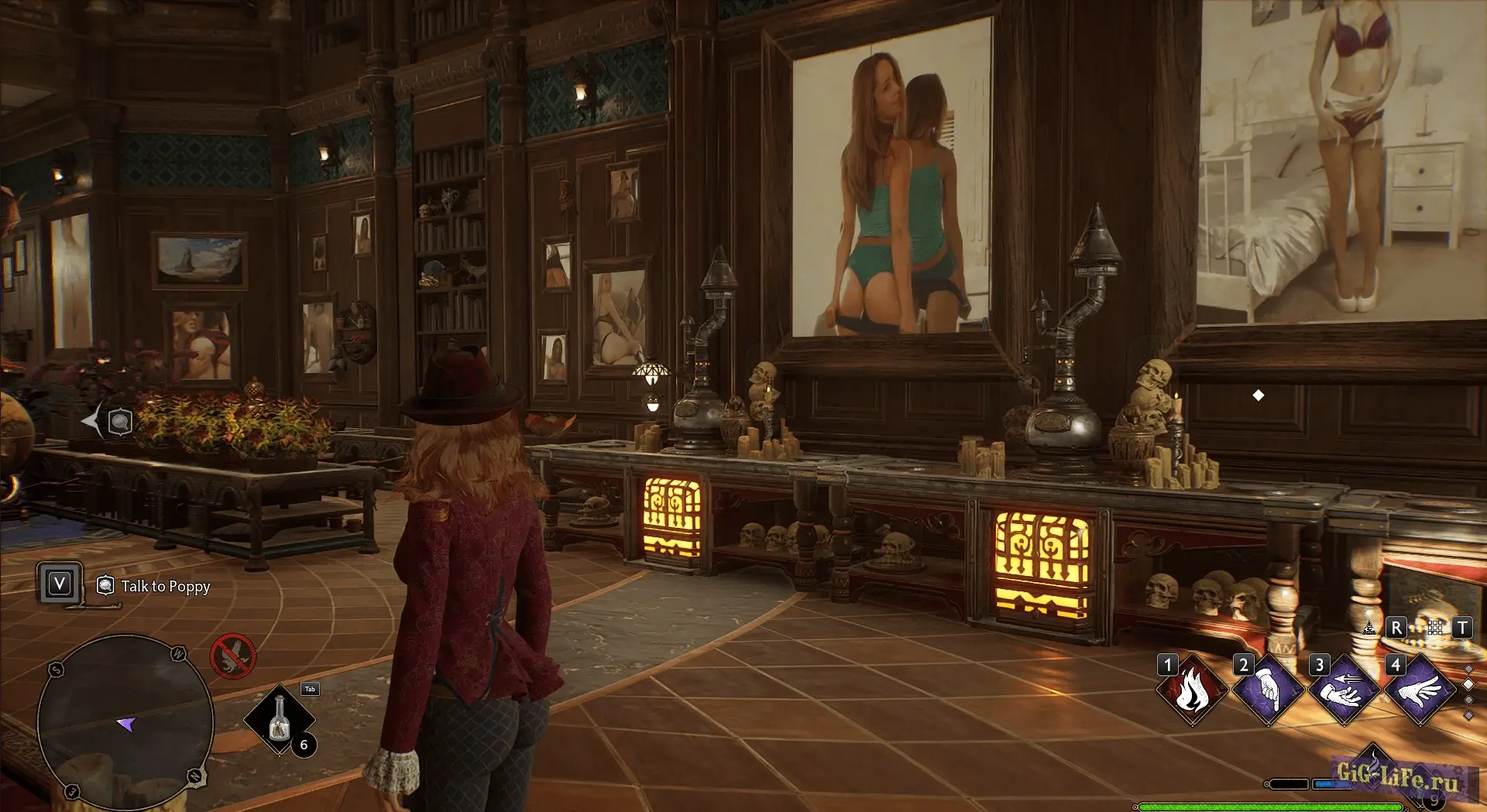Select the pointing-hand spell in slot 2
Screen dimensions: 1487x812
(1267, 691)
